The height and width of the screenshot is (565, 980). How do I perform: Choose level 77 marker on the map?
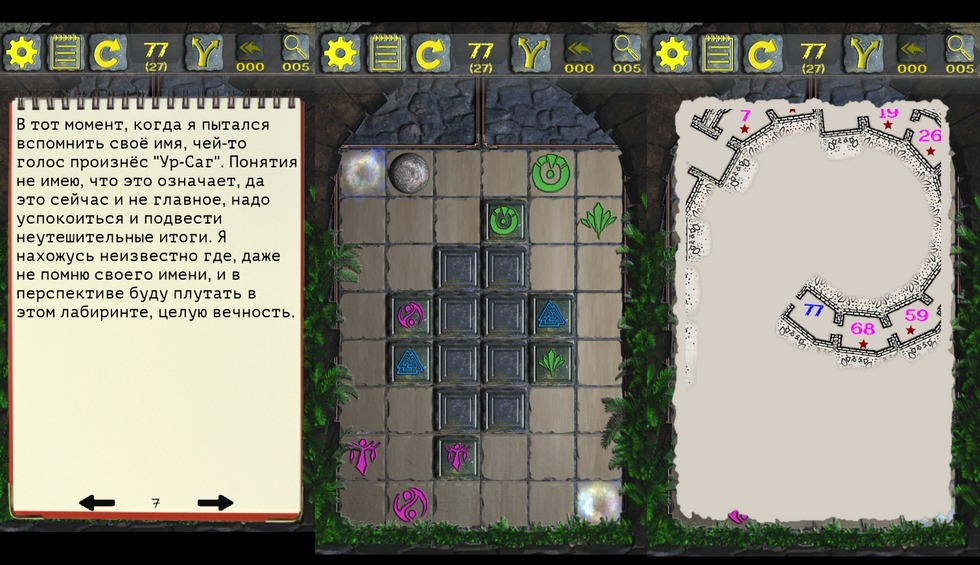tap(813, 310)
